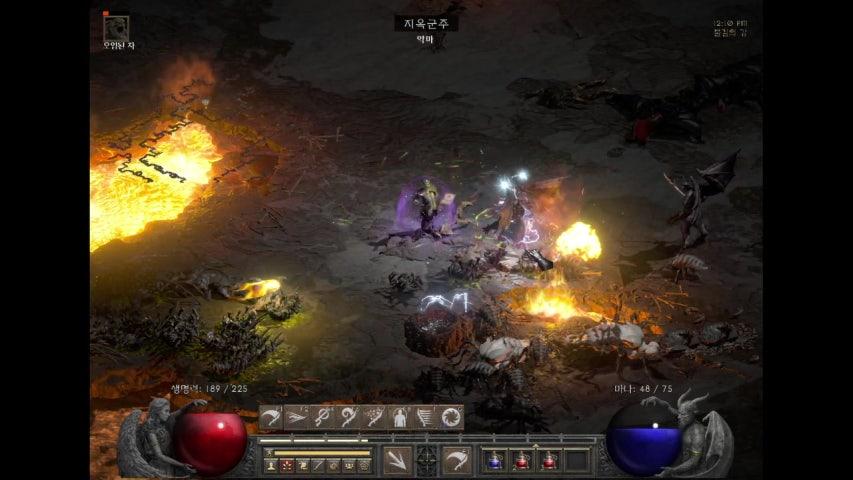Open the left mouse skill selector
The image size is (853, 480).
tap(398, 460)
